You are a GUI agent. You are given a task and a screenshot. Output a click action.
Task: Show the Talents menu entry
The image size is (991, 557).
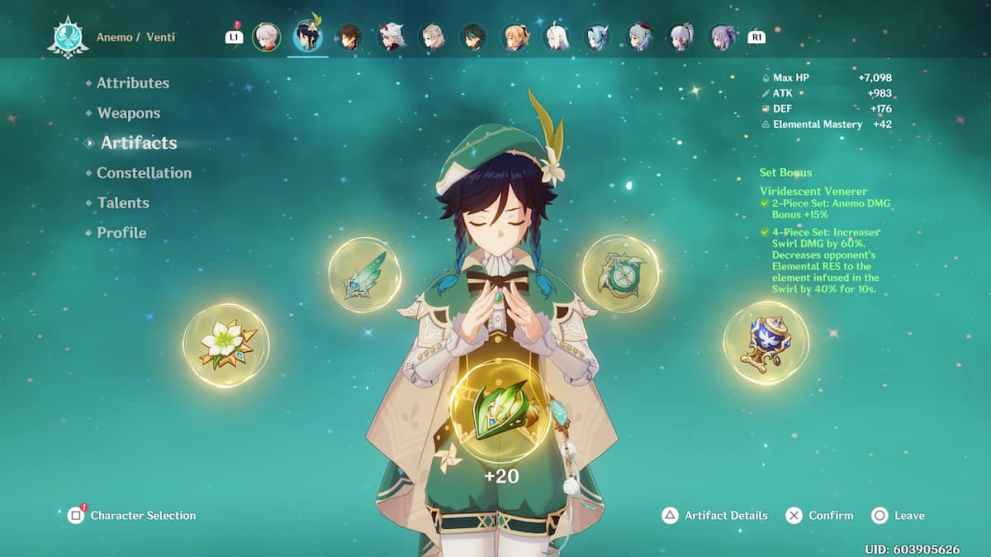click(x=123, y=203)
